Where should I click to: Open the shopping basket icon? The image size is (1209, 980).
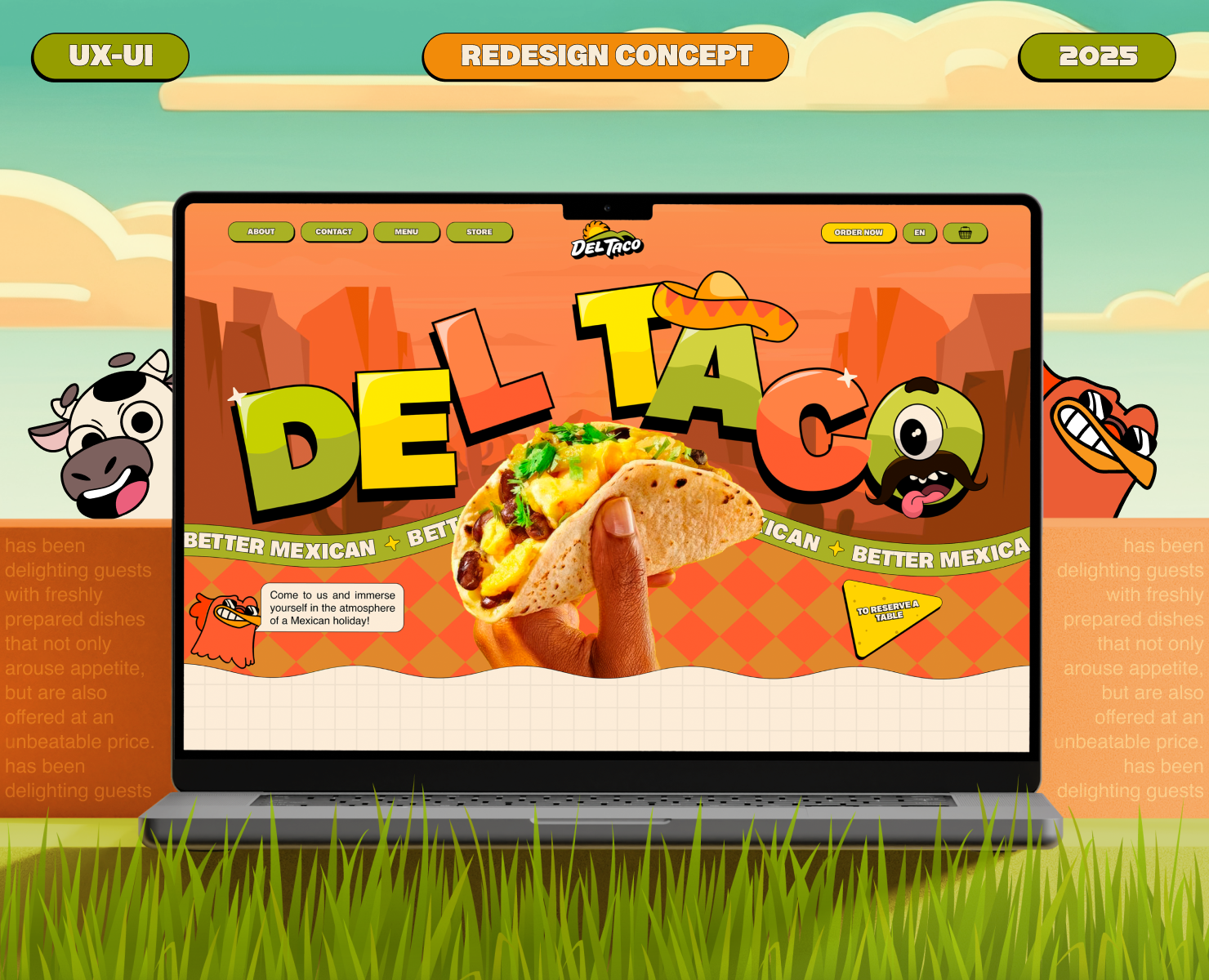coord(965,233)
